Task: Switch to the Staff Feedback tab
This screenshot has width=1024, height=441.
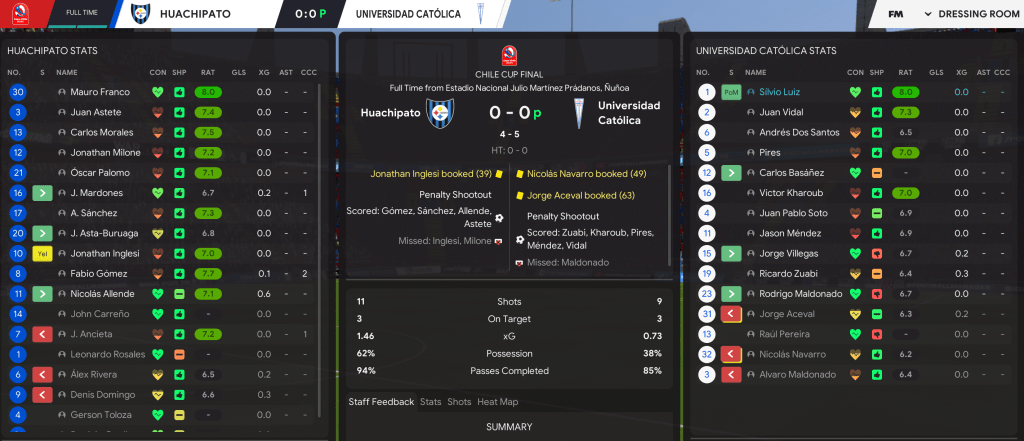Action: click(381, 402)
